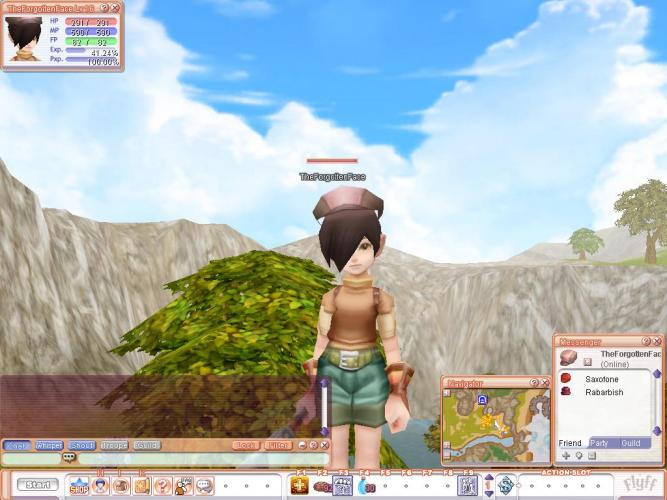
Task: Click the Flyff logo button
Action: tap(639, 484)
